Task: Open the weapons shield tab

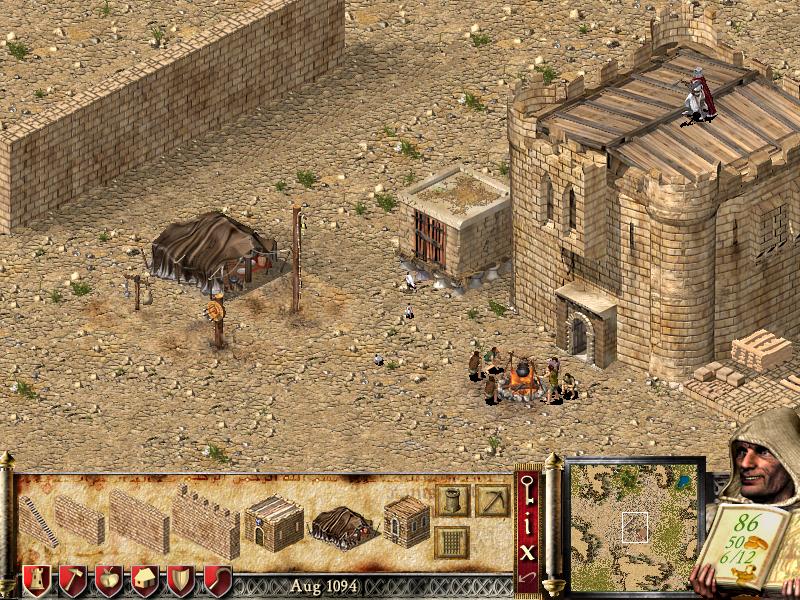Action: 181,581
